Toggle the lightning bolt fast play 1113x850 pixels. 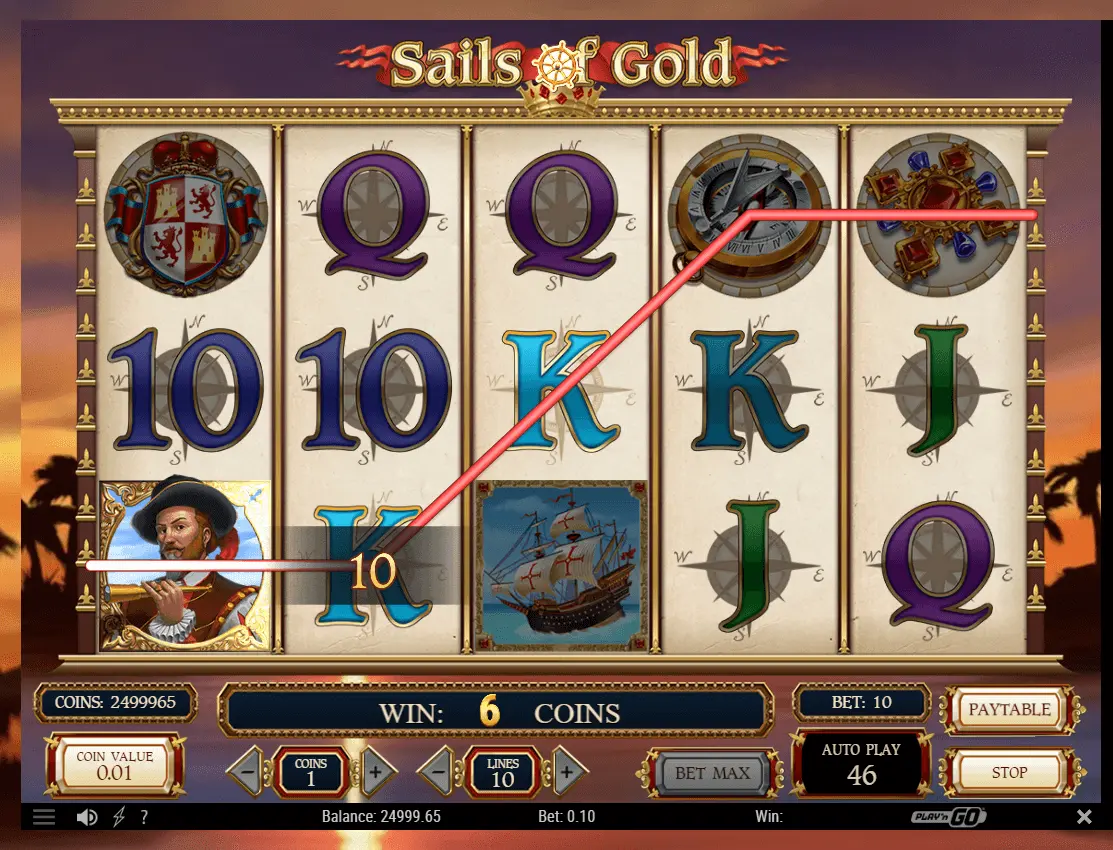(119, 817)
